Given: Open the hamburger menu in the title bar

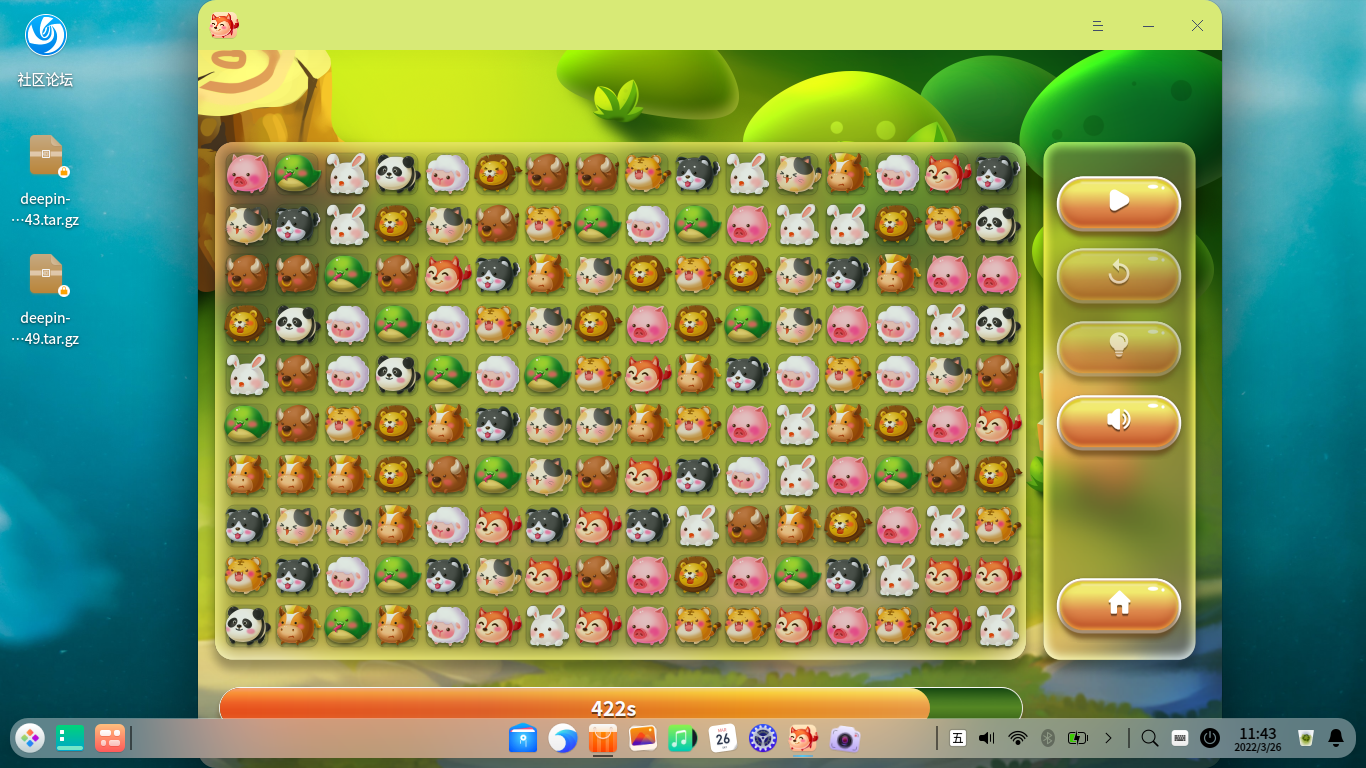Looking at the screenshot, I should [x=1097, y=25].
